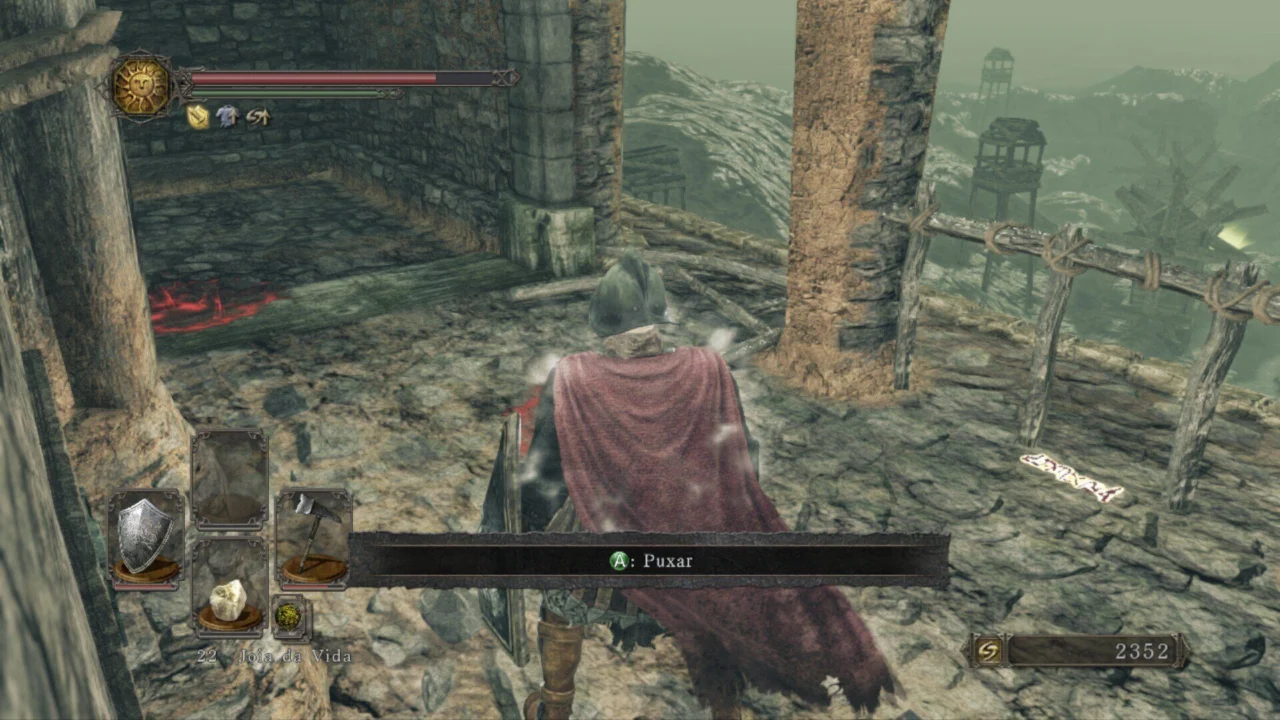Select the axe weapon slot
Viewport: 1280px width, 720px height.
[x=313, y=536]
